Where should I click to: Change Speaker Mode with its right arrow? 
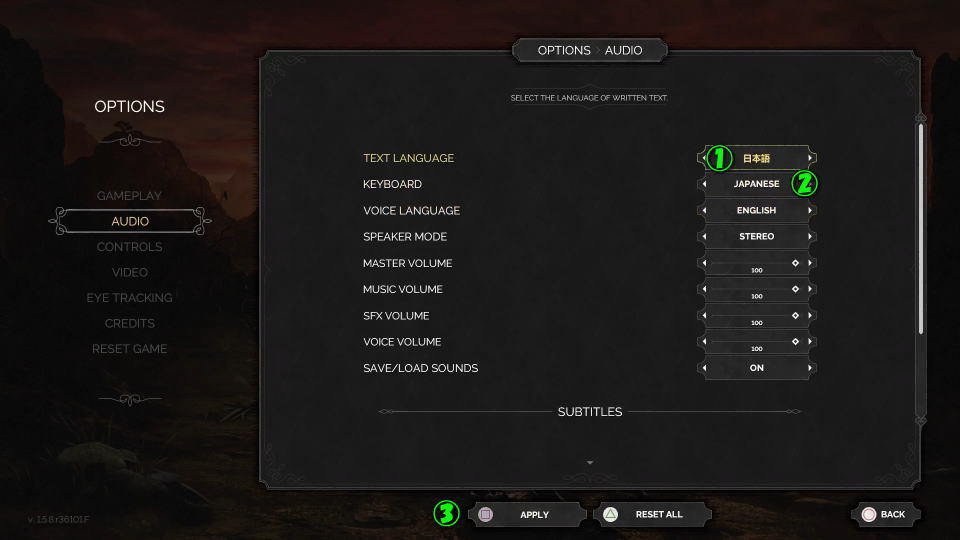click(x=811, y=237)
